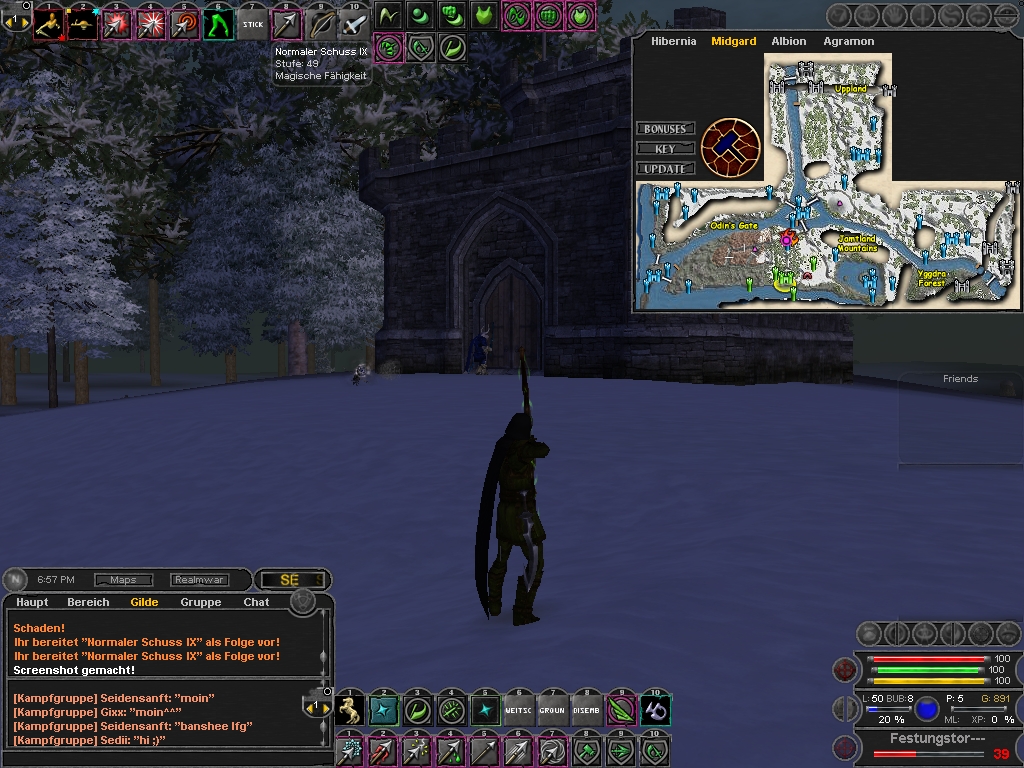This screenshot has height=768, width=1024.
Task: Click the UPDATE map button
Action: click(665, 169)
